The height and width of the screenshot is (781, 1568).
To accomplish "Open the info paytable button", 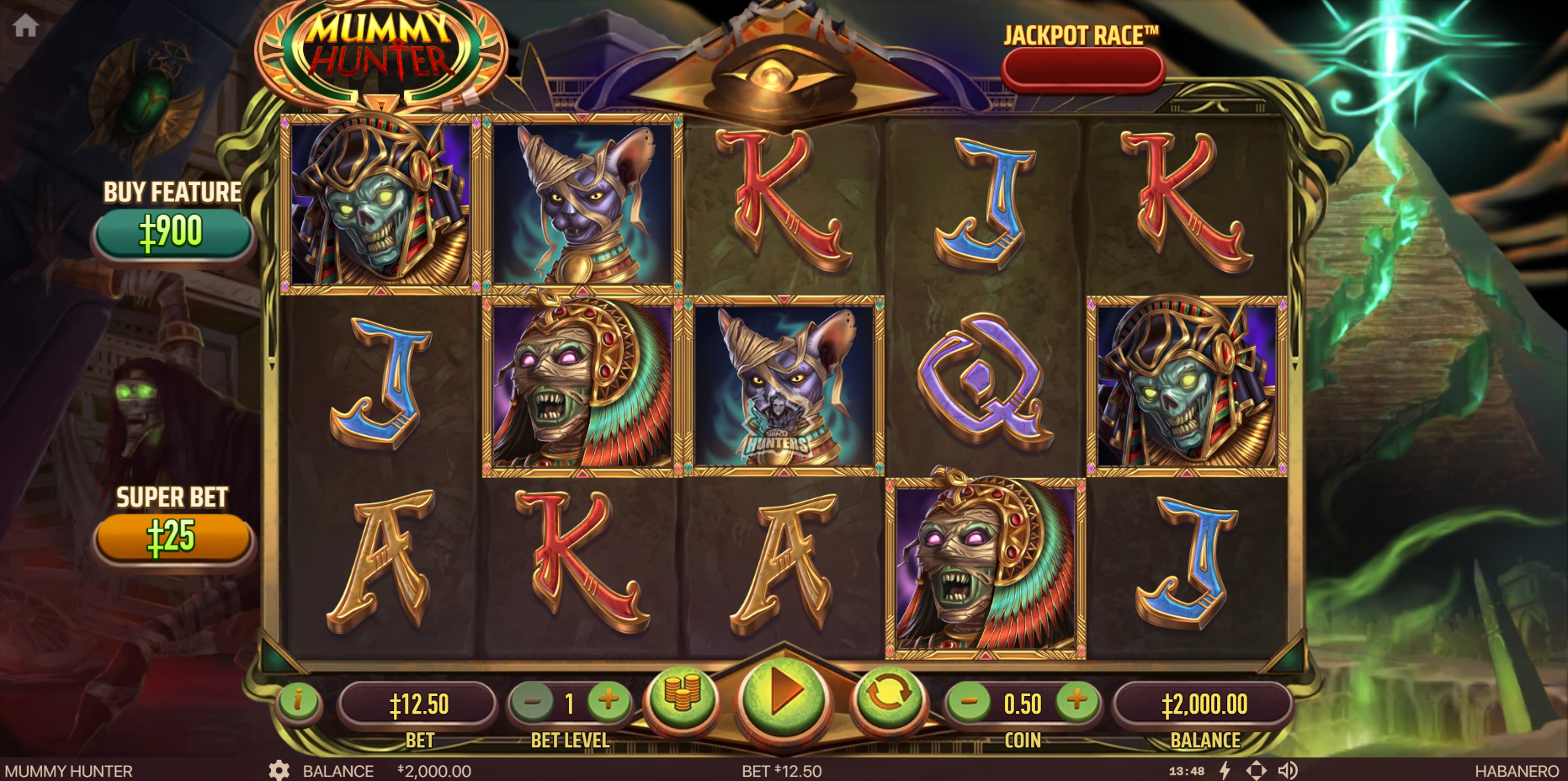I will click(298, 700).
